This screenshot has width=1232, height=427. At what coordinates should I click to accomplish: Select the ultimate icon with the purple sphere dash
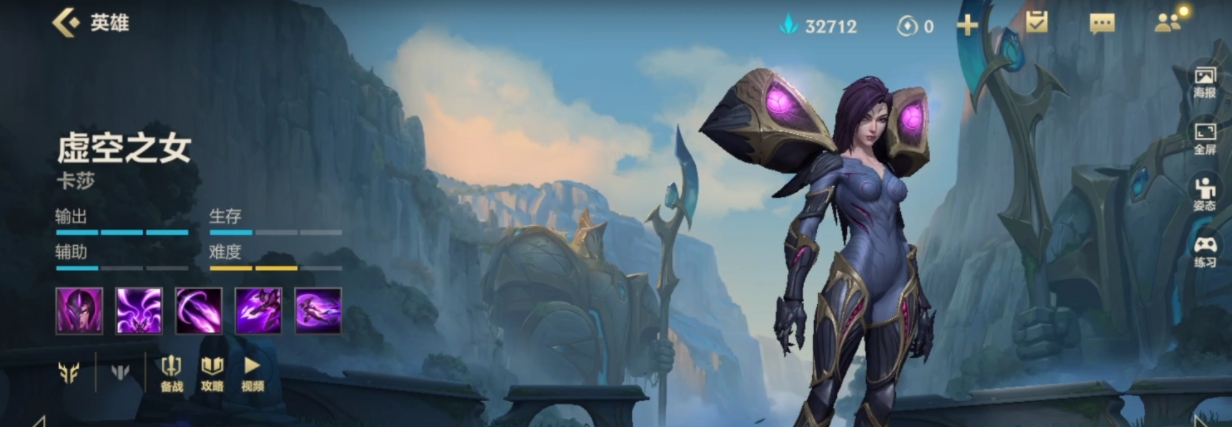[318, 310]
